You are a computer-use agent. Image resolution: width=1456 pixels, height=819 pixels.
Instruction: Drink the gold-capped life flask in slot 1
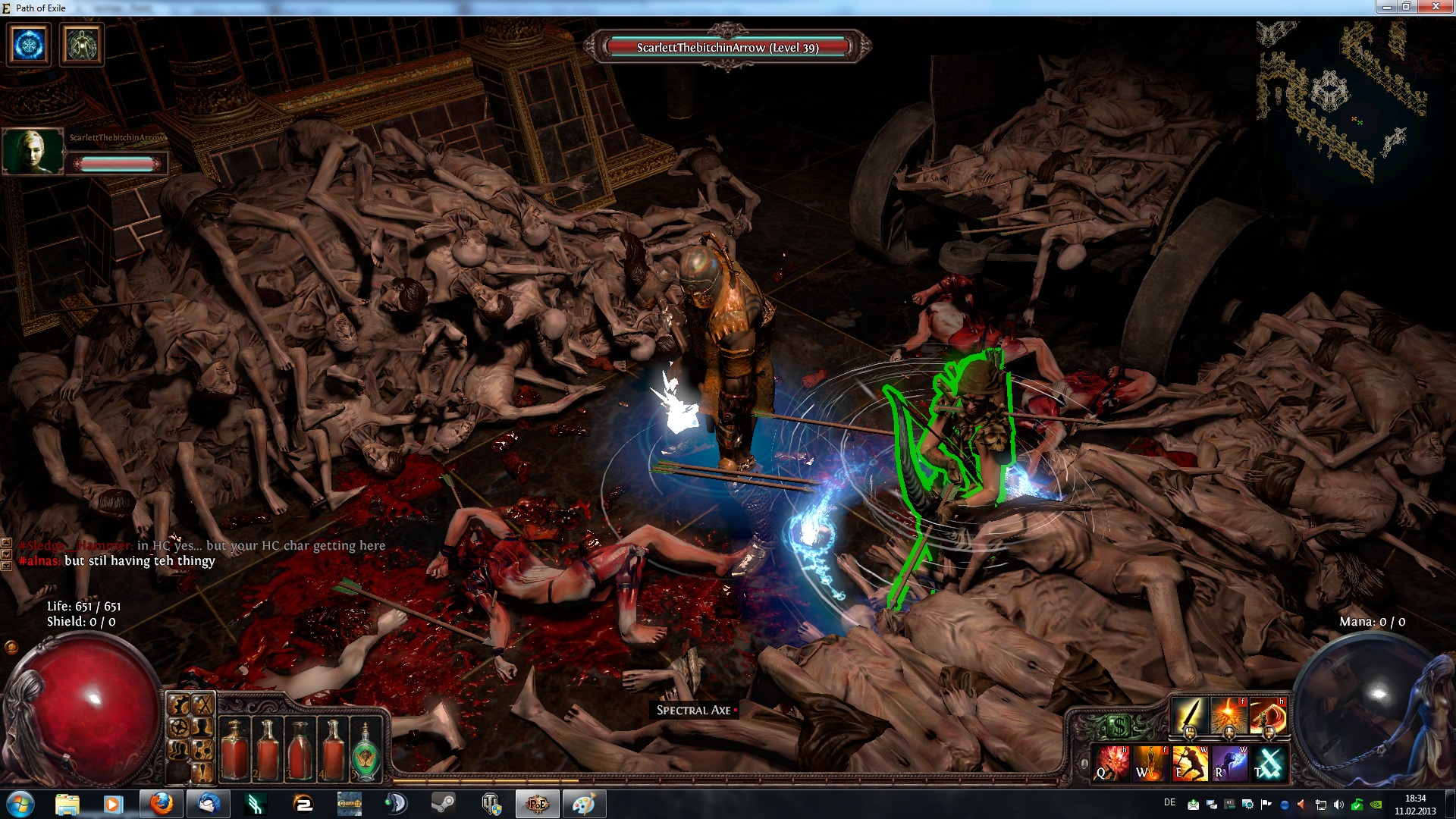point(235,749)
